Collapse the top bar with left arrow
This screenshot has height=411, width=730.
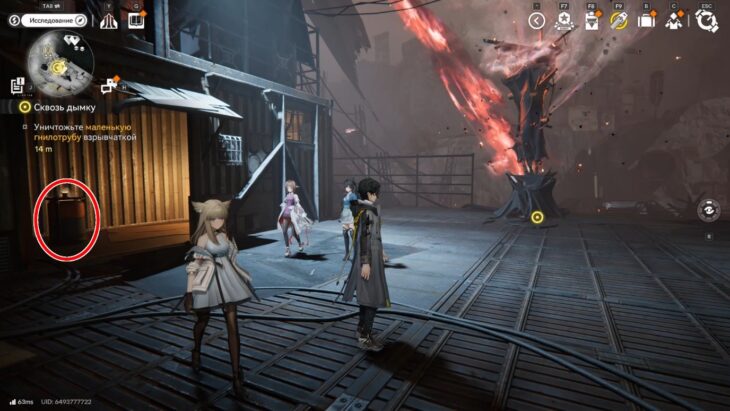[537, 20]
